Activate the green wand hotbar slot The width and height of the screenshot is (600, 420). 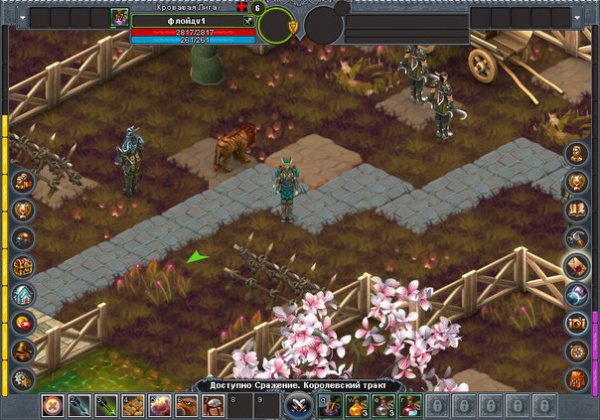point(79,406)
